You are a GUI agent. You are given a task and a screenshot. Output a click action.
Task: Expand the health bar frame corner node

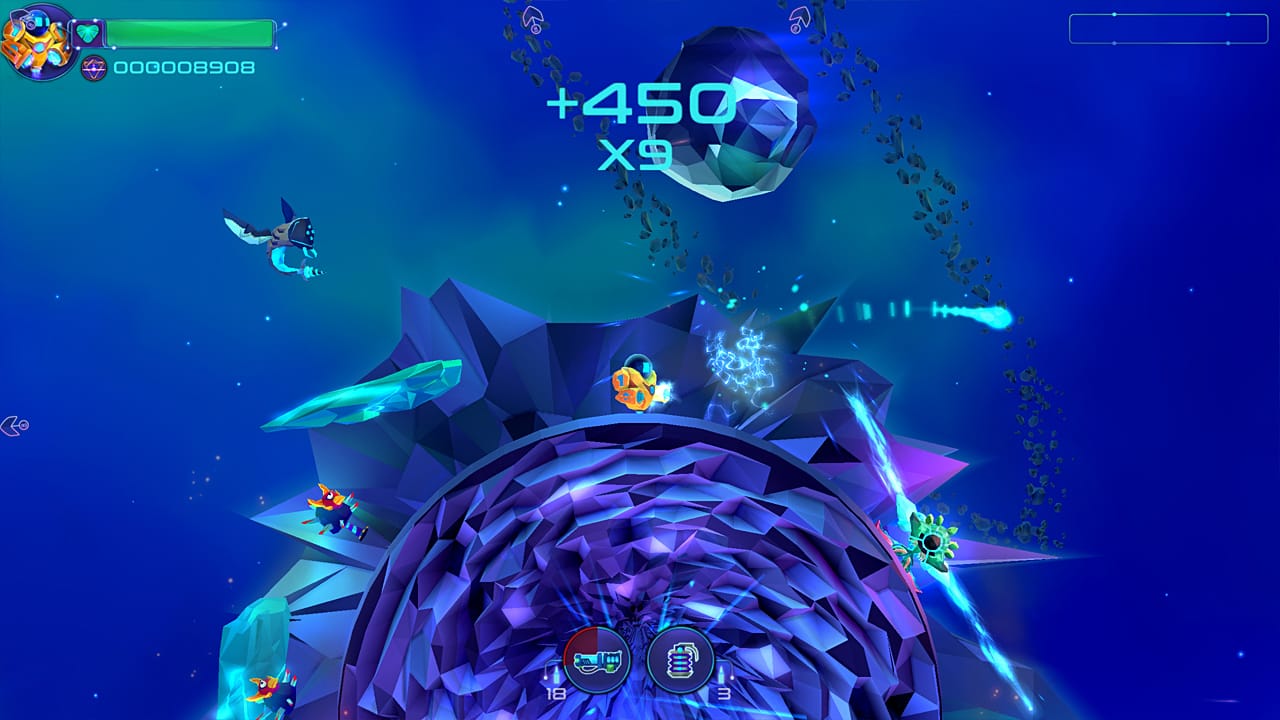285,23
